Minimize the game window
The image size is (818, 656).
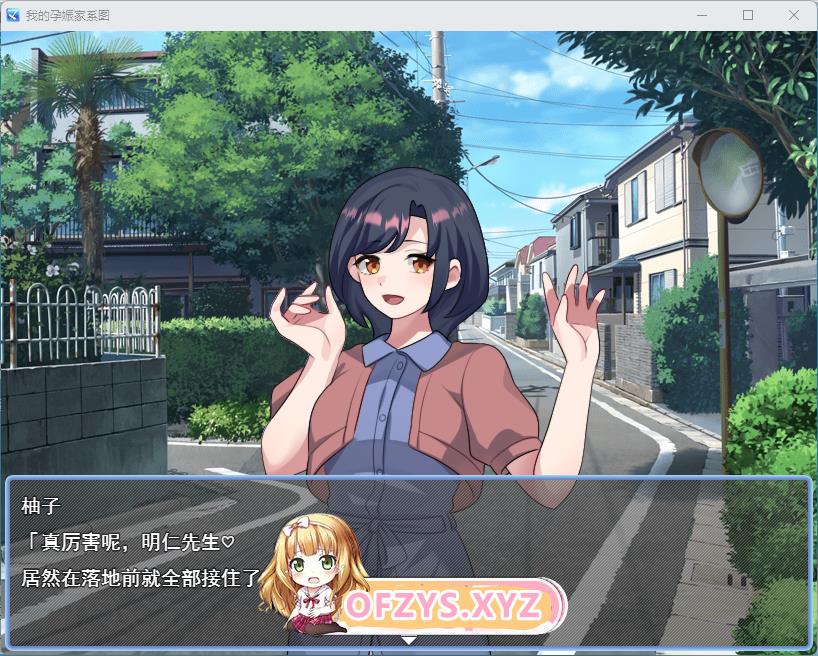click(x=702, y=16)
